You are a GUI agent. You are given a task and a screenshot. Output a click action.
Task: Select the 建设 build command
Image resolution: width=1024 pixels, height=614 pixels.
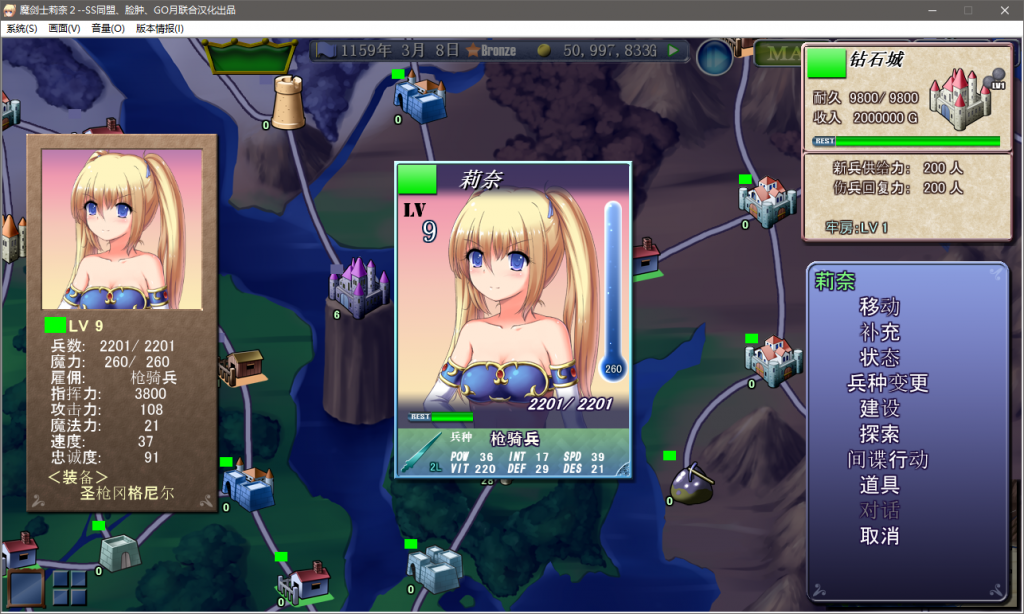[879, 409]
